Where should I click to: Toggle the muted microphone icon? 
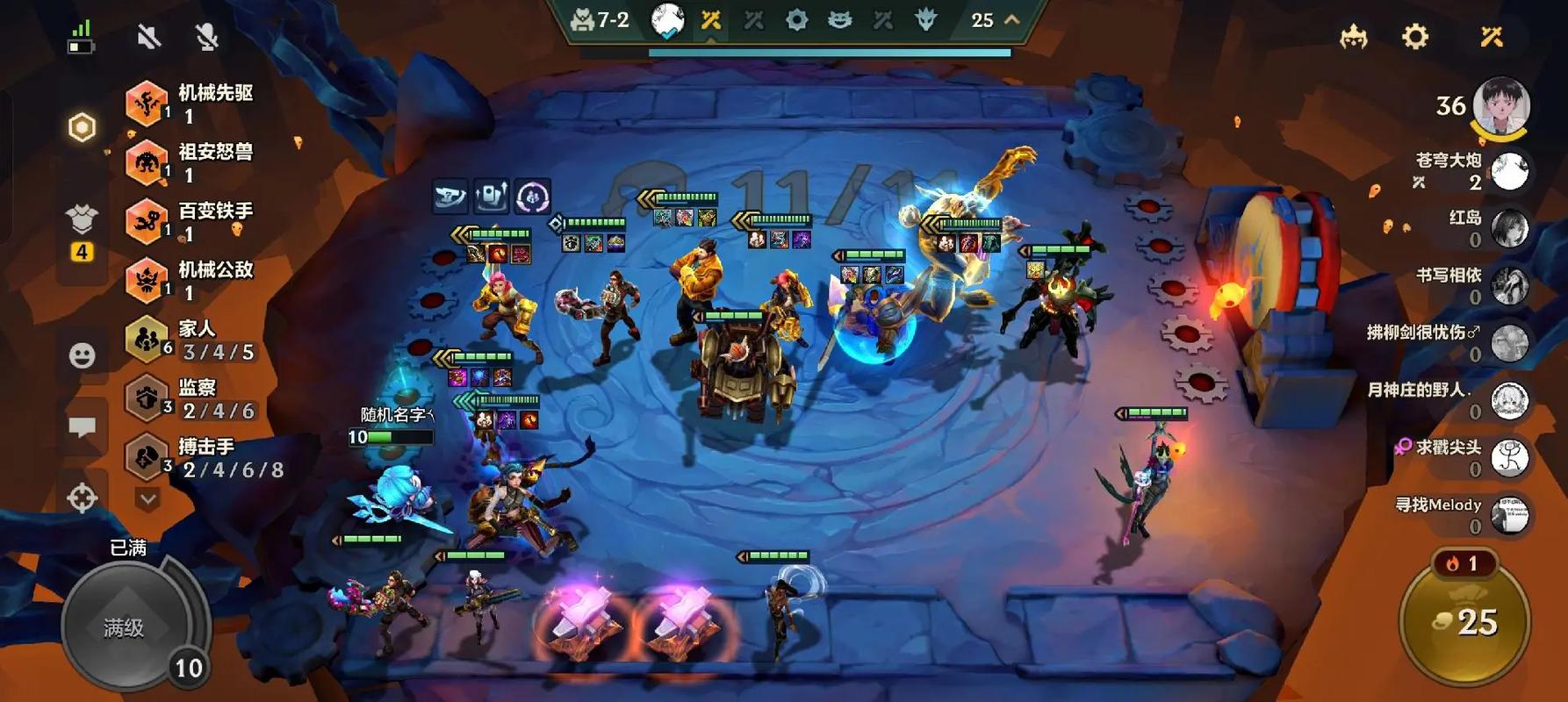pyautogui.click(x=206, y=37)
